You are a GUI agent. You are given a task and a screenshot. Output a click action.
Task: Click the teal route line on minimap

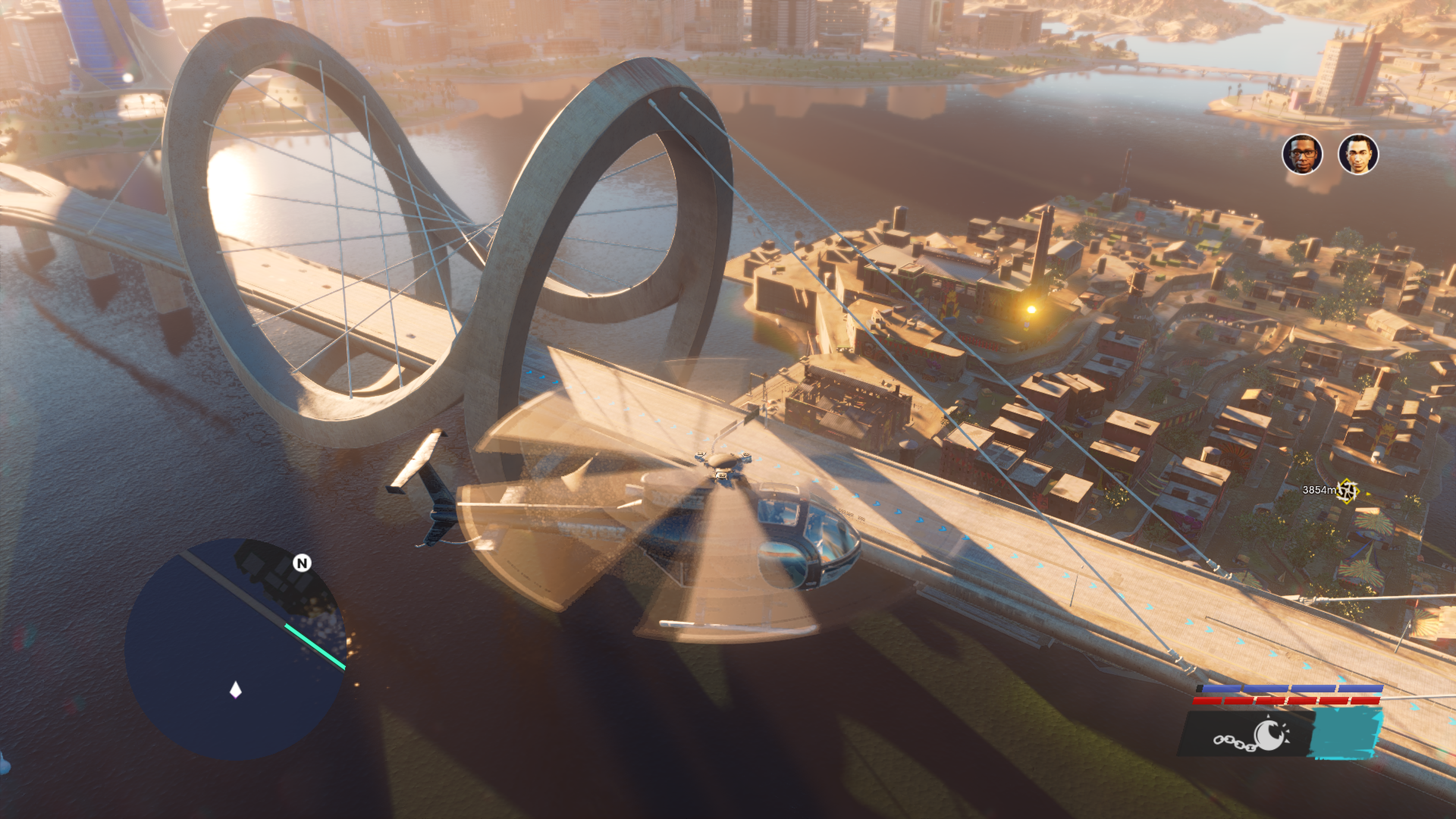[x=315, y=646]
